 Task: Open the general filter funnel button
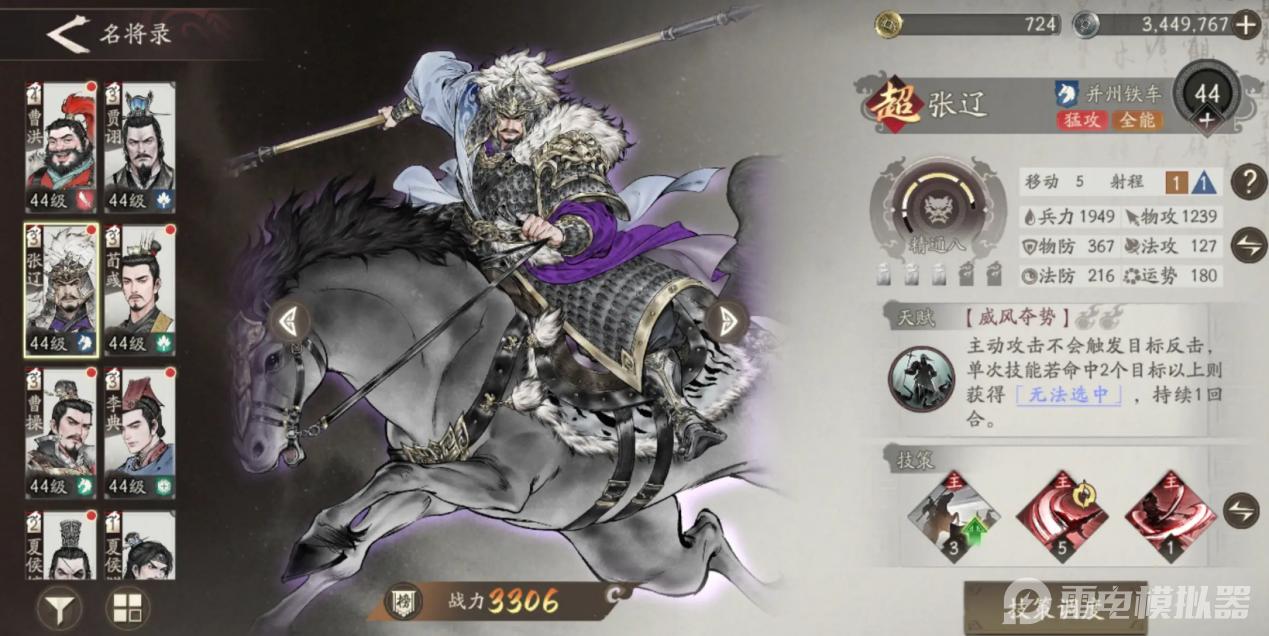(x=59, y=606)
